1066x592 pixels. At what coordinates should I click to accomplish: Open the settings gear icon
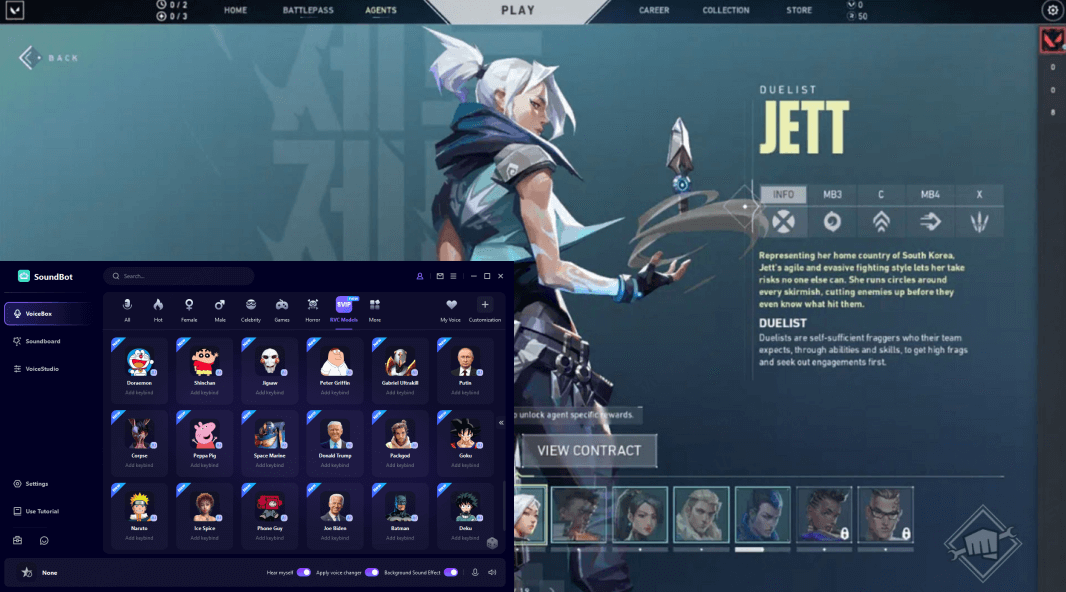pyautogui.click(x=1052, y=10)
